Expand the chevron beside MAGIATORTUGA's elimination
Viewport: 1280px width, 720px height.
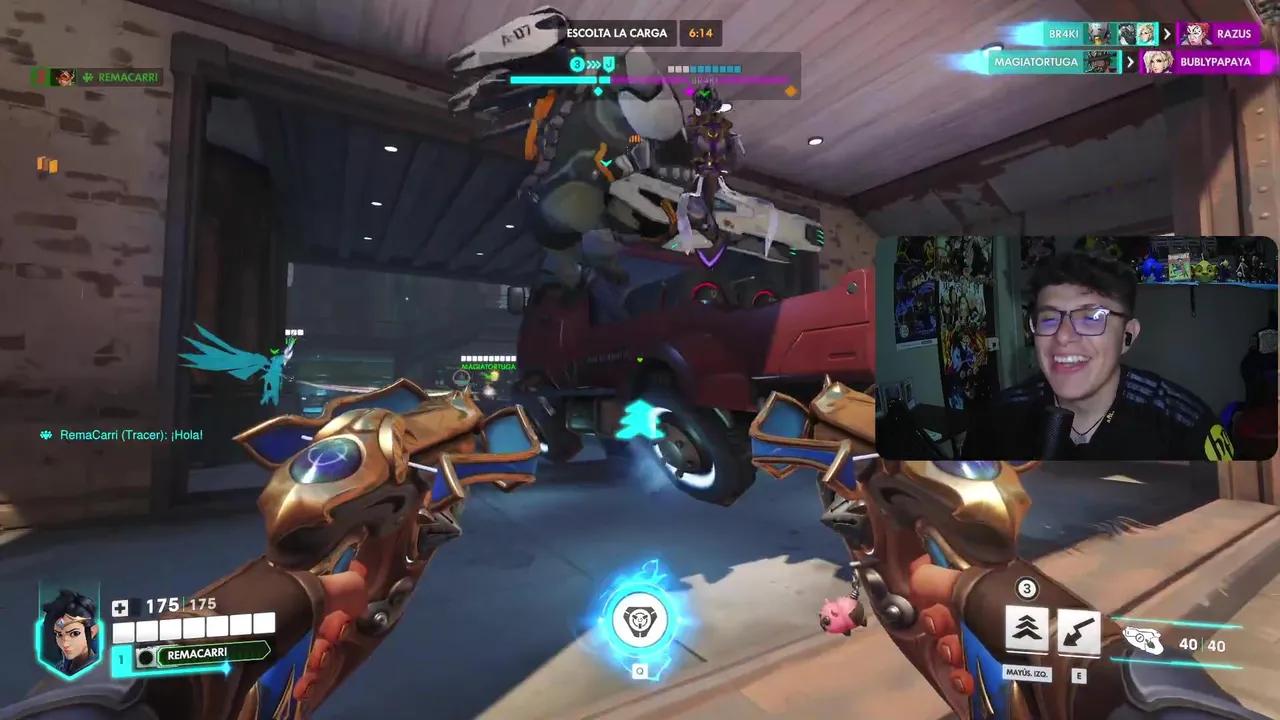coord(1130,62)
